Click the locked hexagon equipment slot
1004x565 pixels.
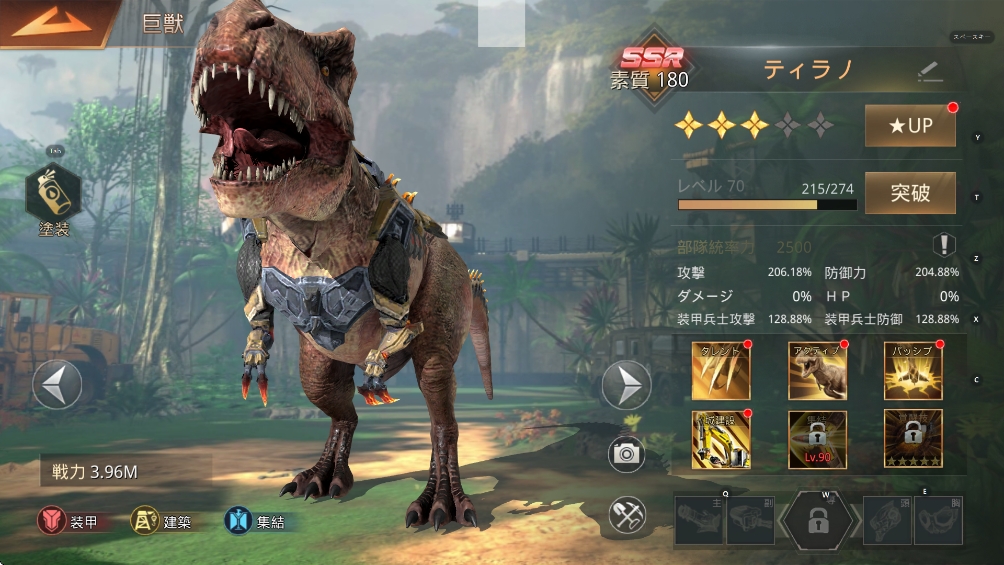818,520
